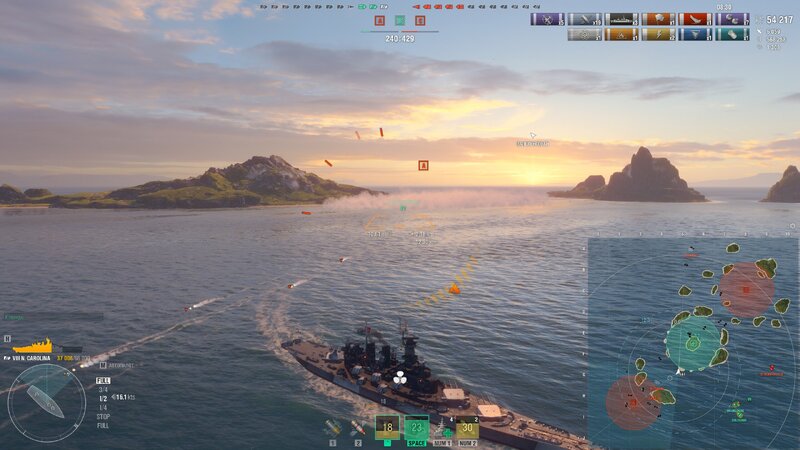This screenshot has width=800, height=450.
Task: Click the ship silhouette ribbon
Action: click(621, 19)
